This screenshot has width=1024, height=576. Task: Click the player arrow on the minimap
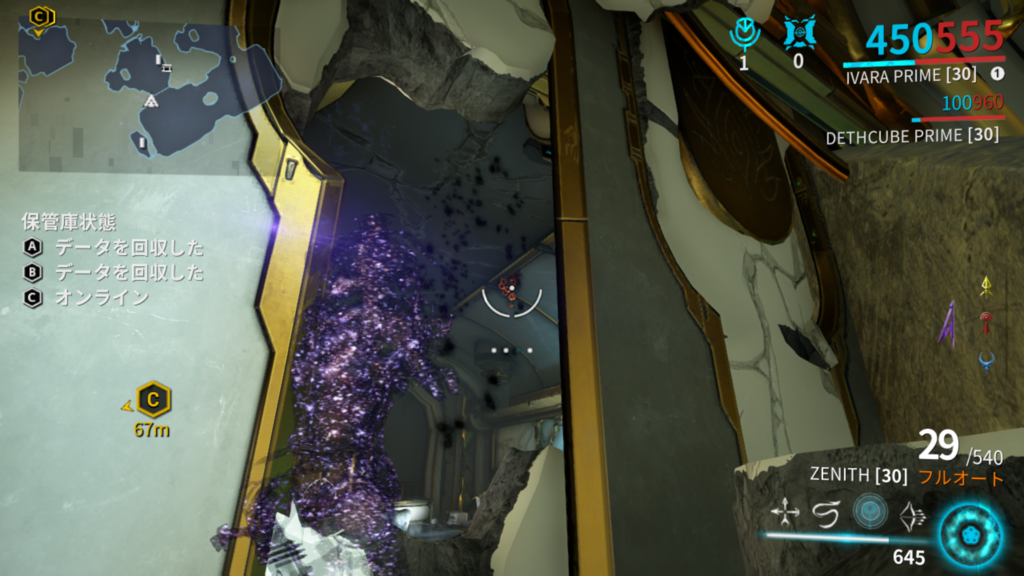tap(151, 101)
